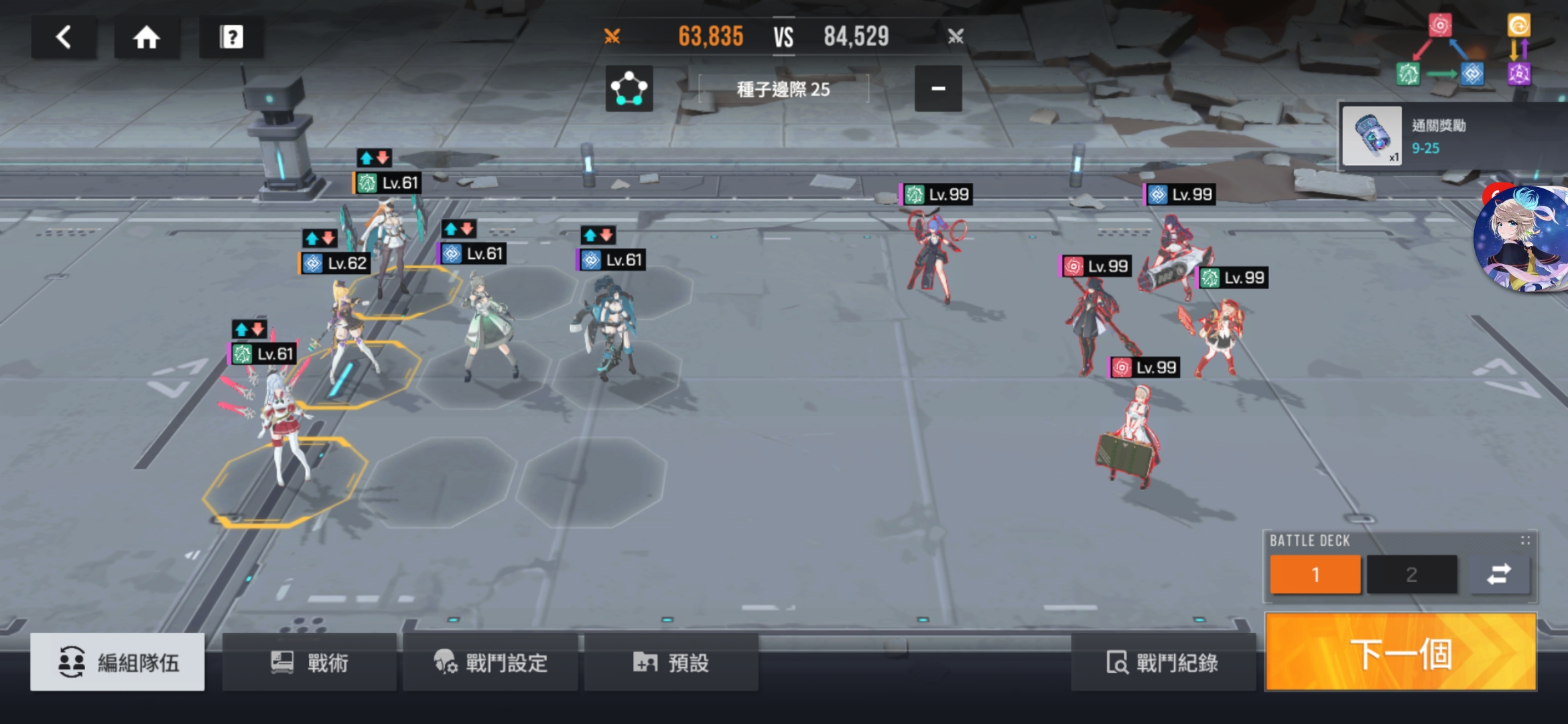1568x724 pixels.
Task: Switch to Battle Deck 2
Action: point(1412,575)
